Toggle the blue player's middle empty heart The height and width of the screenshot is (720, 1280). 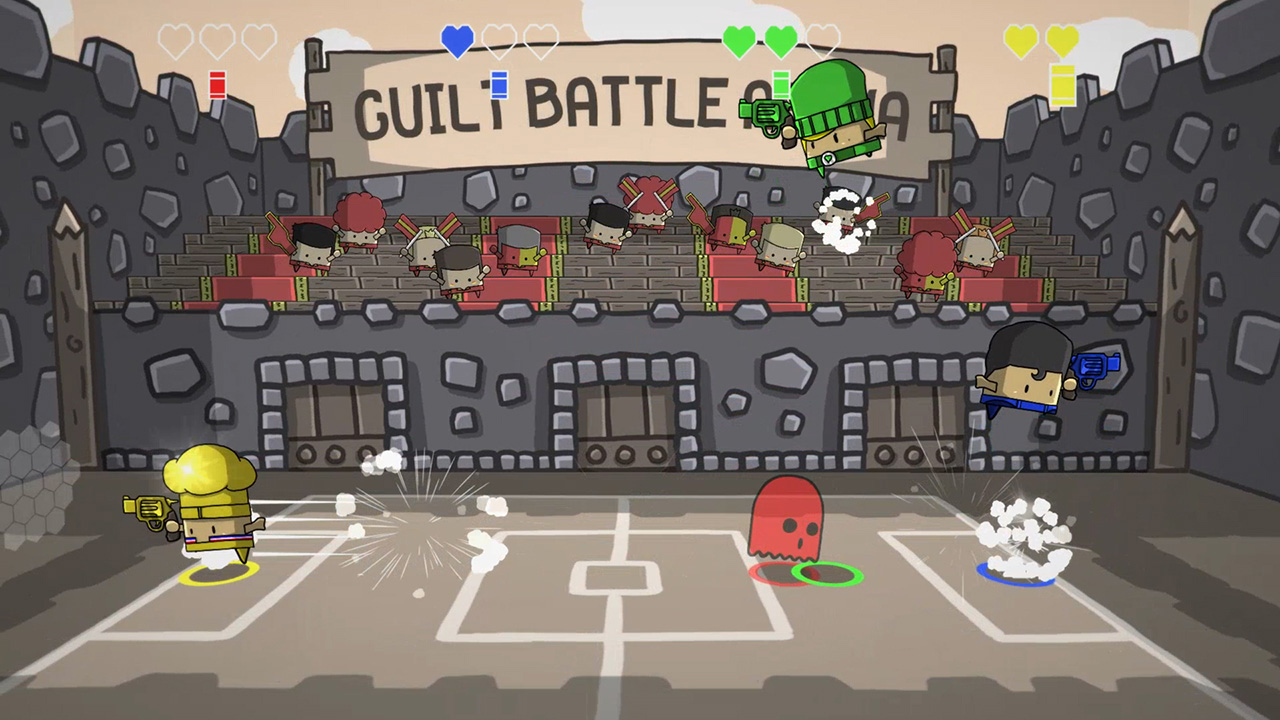tap(497, 40)
